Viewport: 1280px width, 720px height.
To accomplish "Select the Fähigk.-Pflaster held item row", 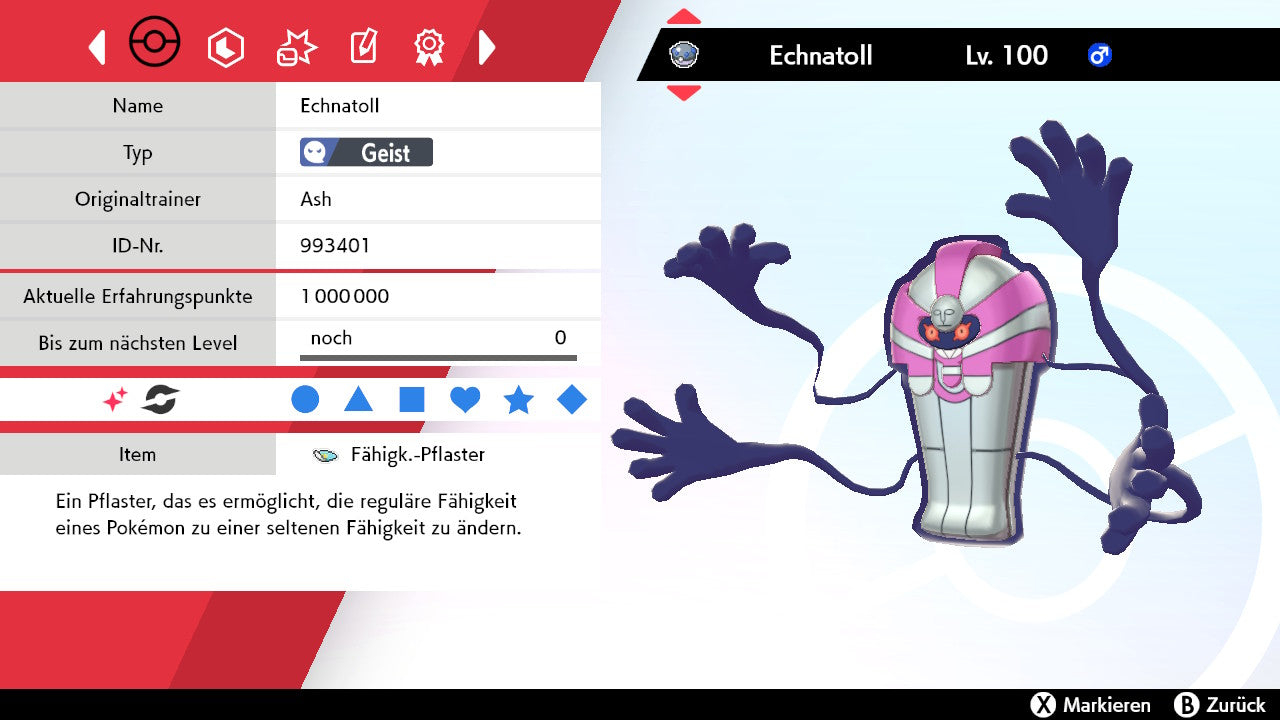I will coord(400,455).
